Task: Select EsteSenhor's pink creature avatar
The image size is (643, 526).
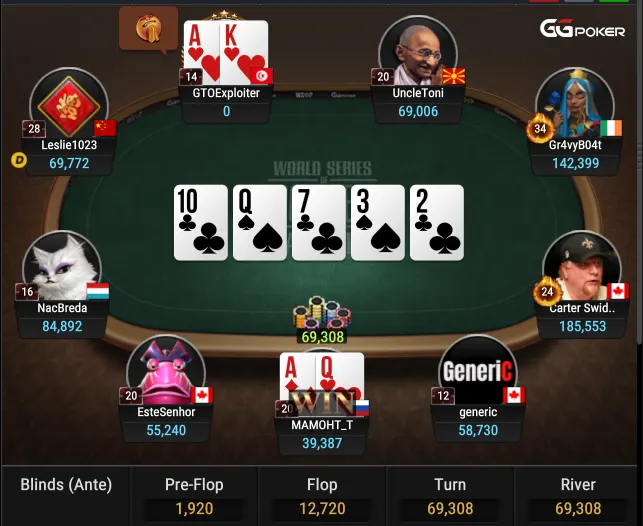Action: (x=166, y=372)
